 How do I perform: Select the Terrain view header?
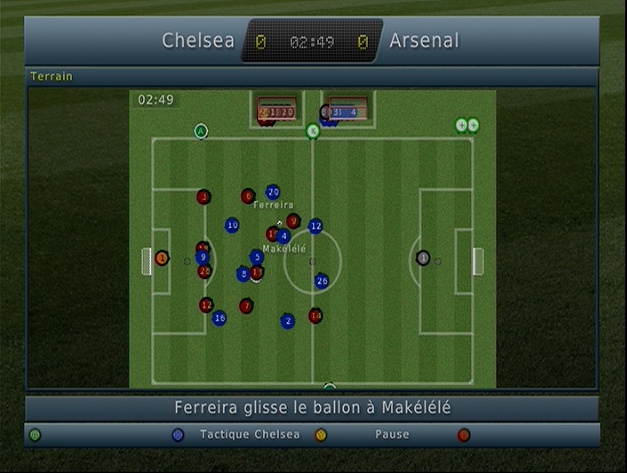[x=52, y=76]
